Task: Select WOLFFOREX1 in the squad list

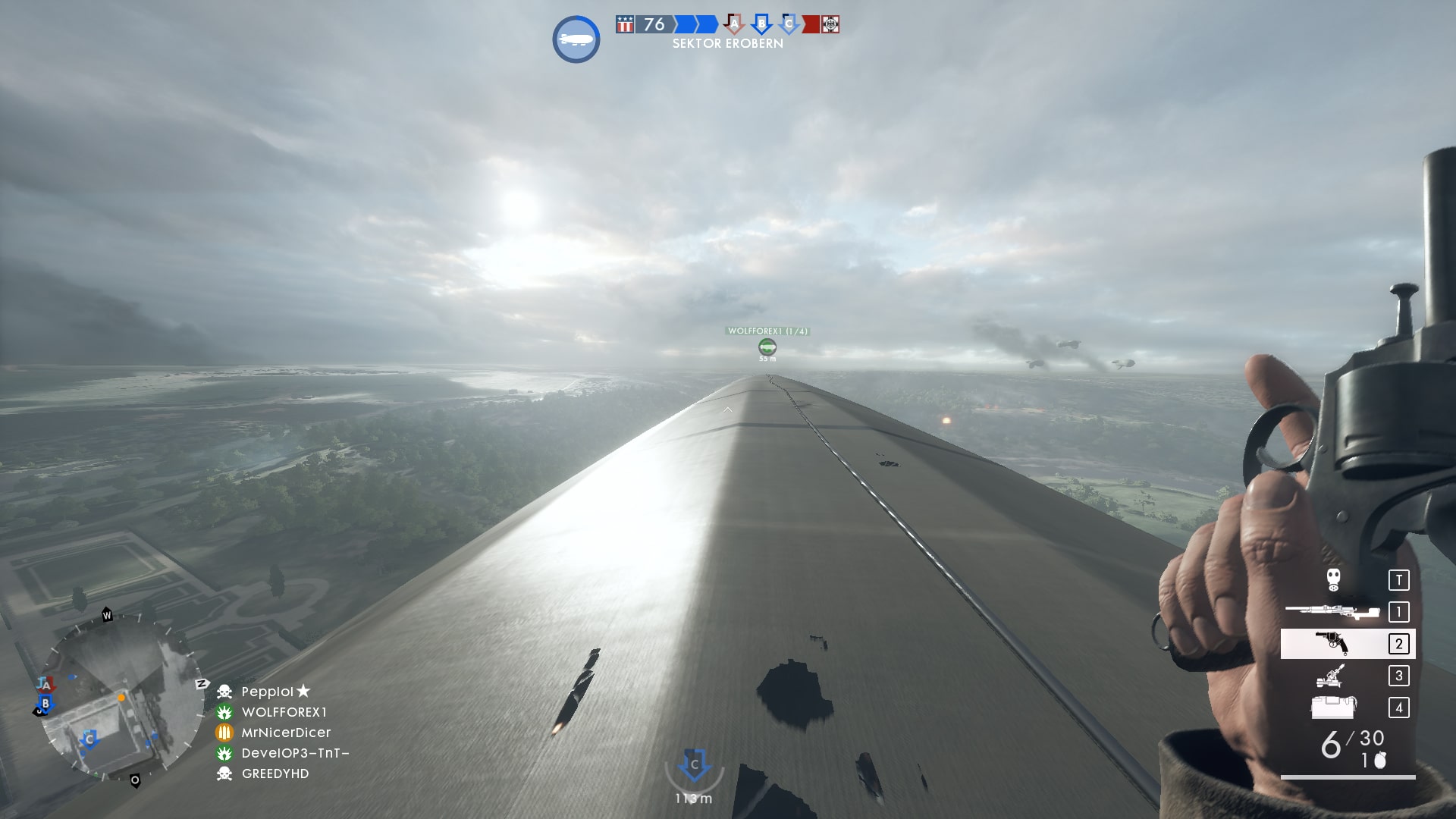Action: (284, 712)
